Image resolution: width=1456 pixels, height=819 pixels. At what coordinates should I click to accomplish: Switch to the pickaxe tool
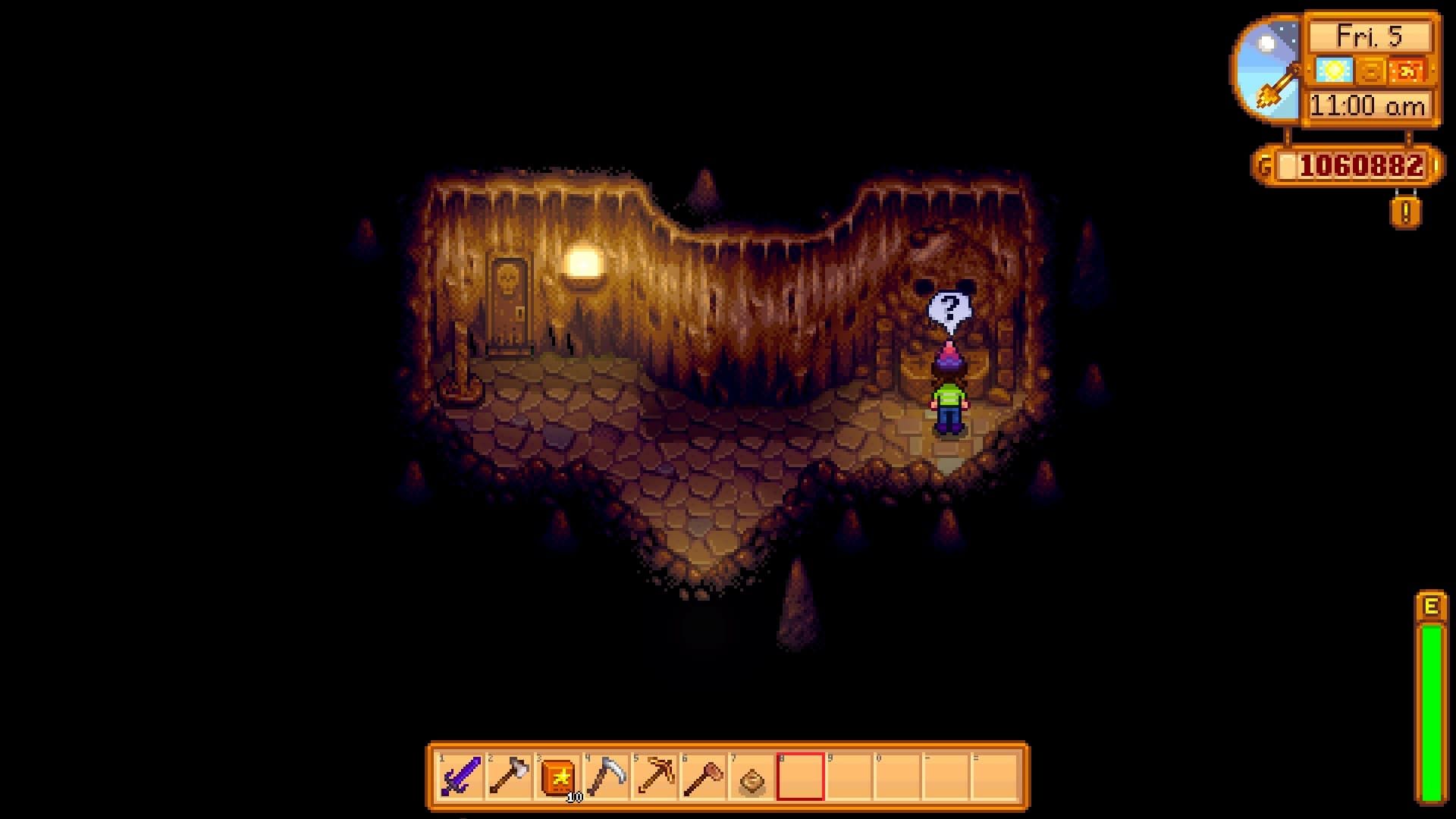[654, 777]
